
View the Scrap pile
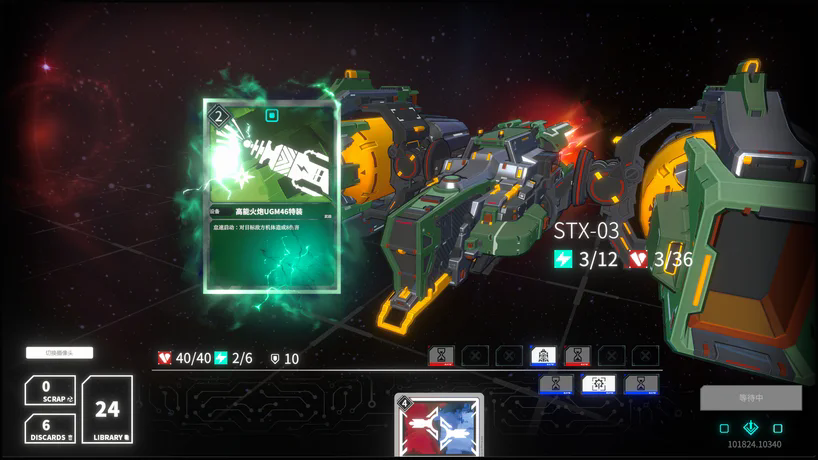(50, 391)
